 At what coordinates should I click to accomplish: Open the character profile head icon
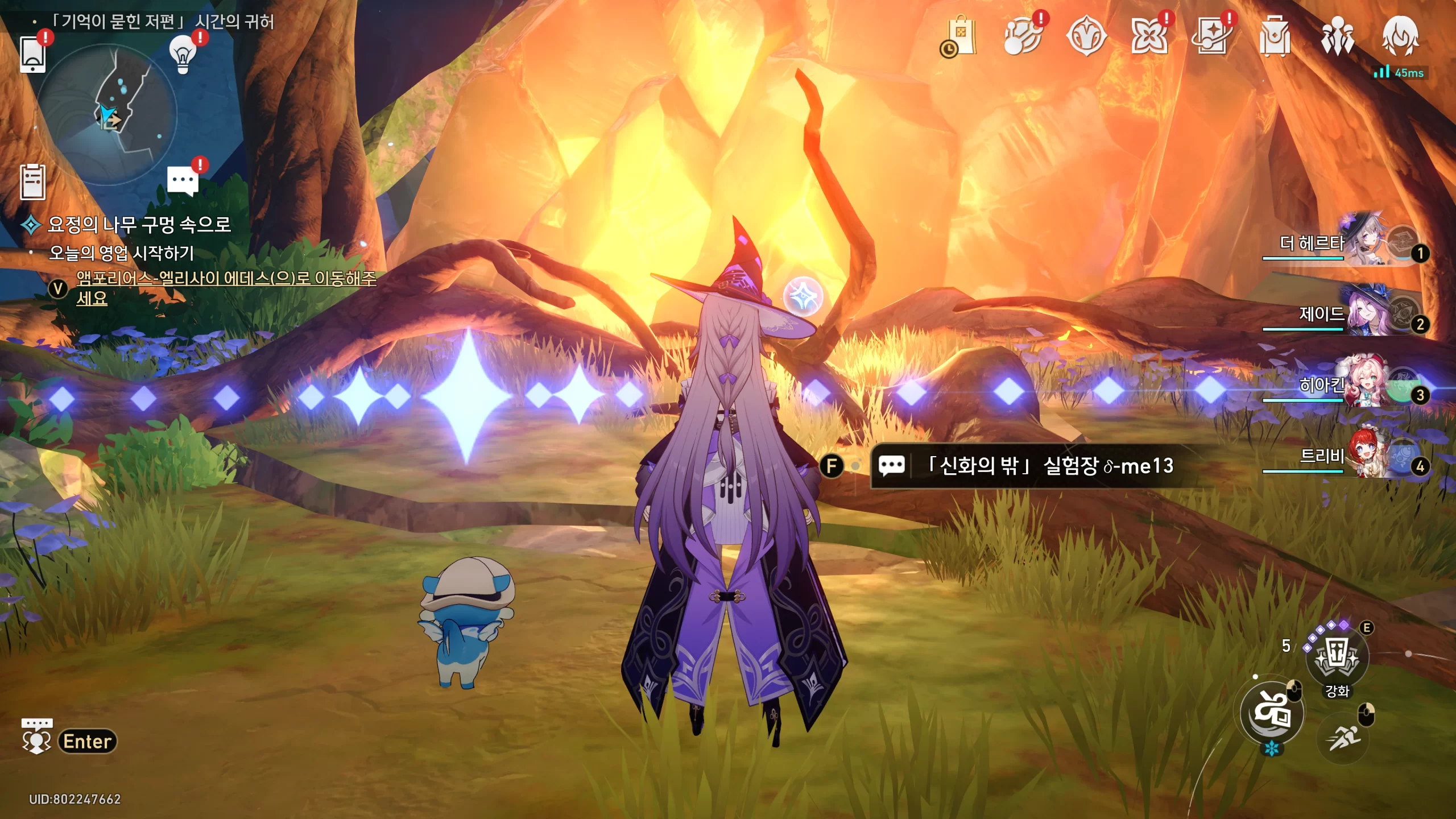(1400, 36)
